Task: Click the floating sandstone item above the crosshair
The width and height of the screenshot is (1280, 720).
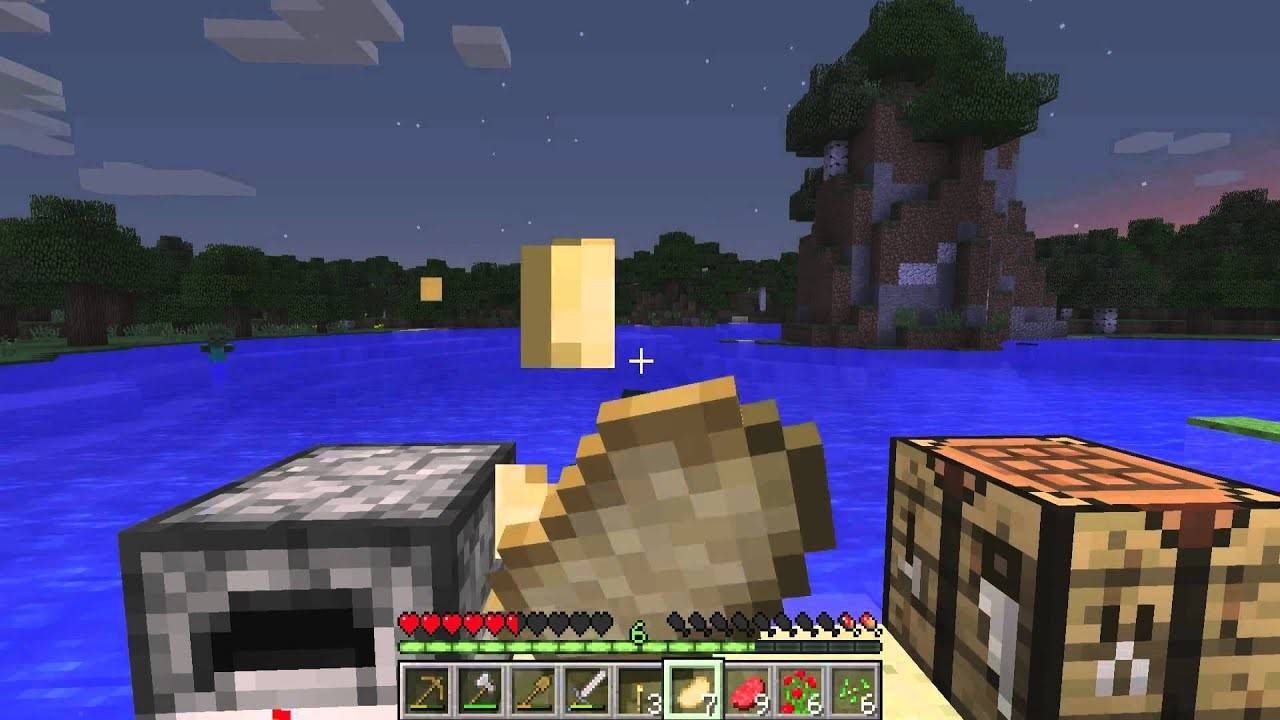Action: (570, 300)
